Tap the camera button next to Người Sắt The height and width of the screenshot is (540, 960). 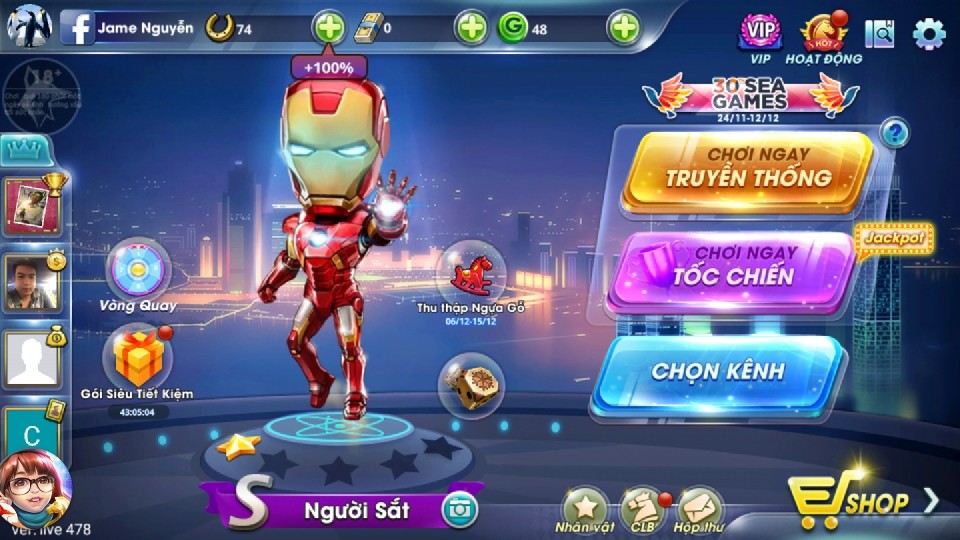pyautogui.click(x=460, y=510)
